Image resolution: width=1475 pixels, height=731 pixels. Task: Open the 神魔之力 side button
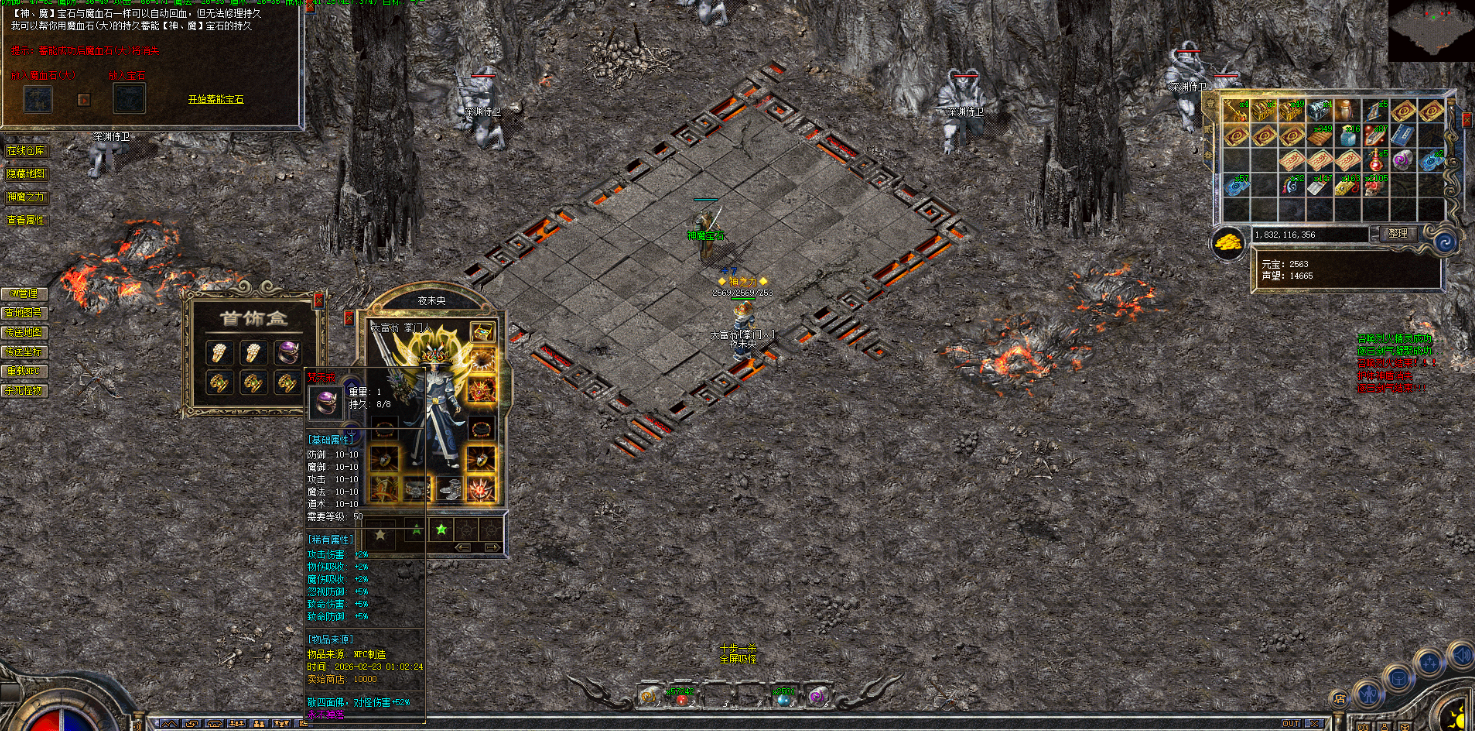pyautogui.click(x=26, y=197)
